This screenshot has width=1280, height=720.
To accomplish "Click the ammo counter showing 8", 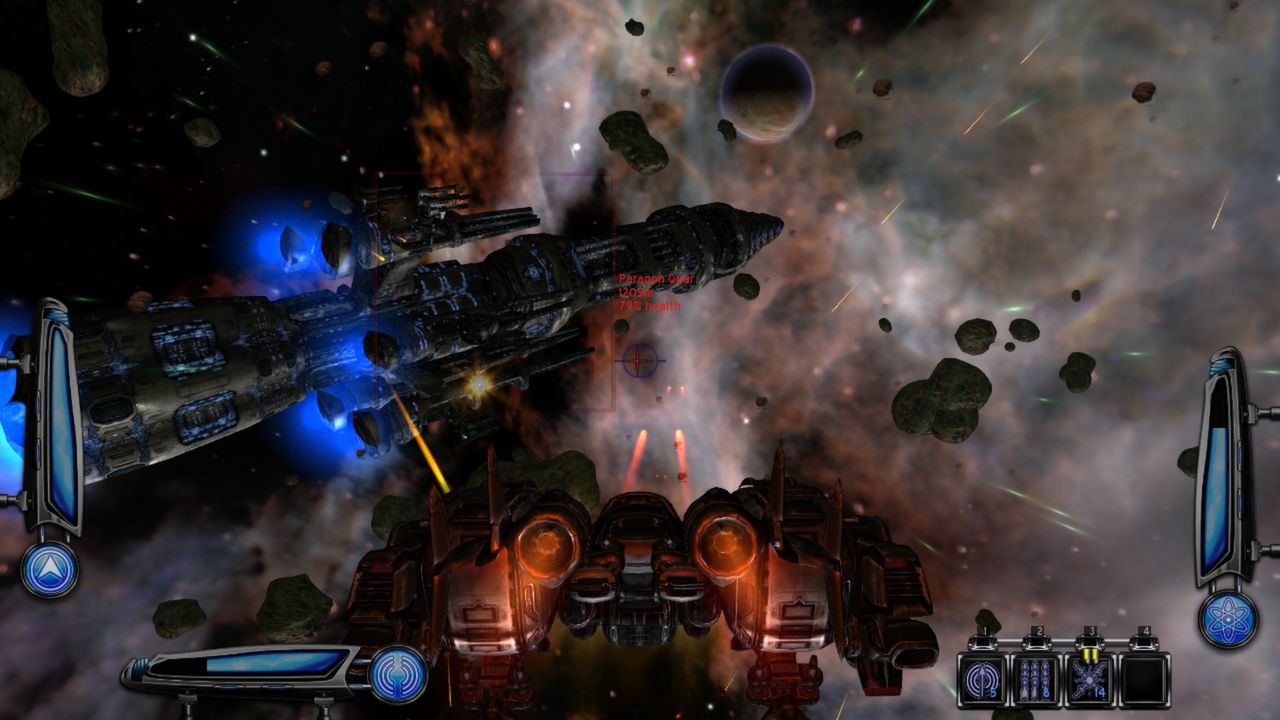I will point(1045,692).
